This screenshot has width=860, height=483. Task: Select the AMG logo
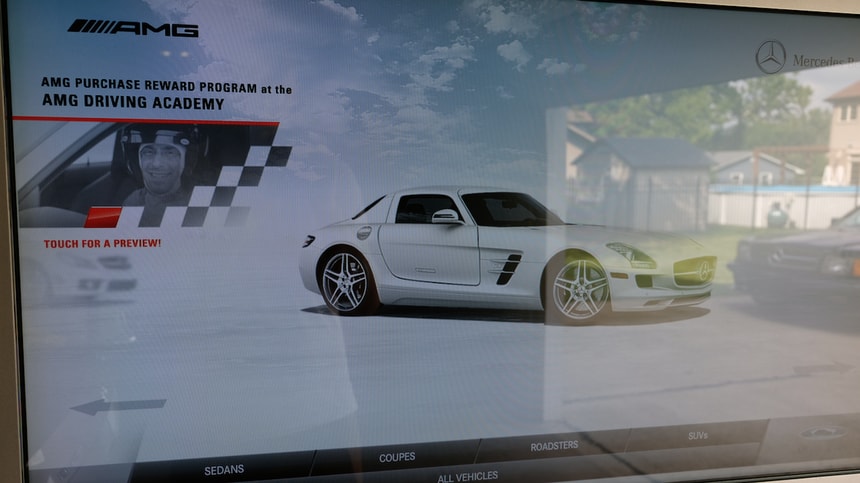133,28
